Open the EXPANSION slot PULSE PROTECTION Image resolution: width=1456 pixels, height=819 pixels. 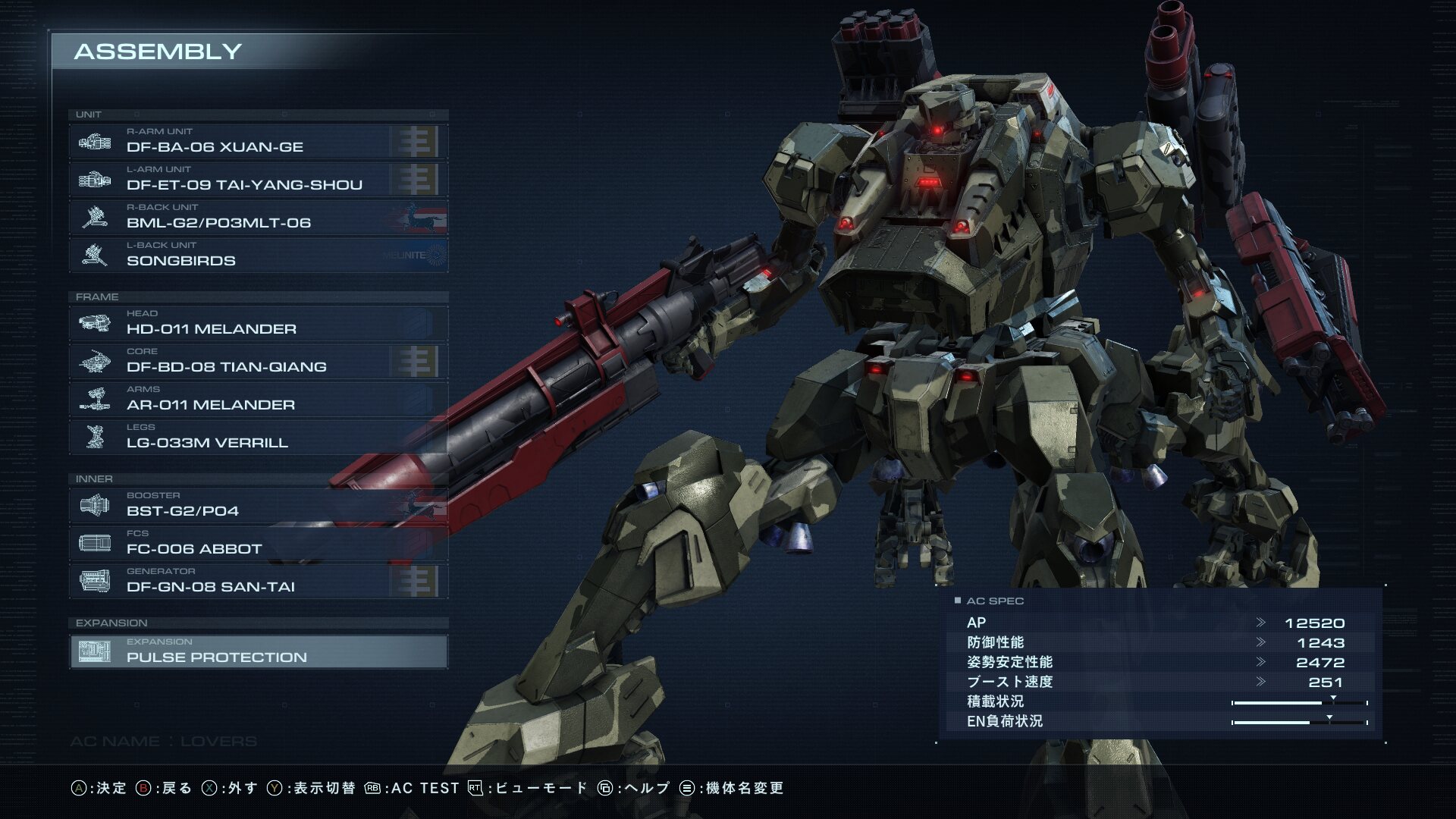click(x=258, y=651)
